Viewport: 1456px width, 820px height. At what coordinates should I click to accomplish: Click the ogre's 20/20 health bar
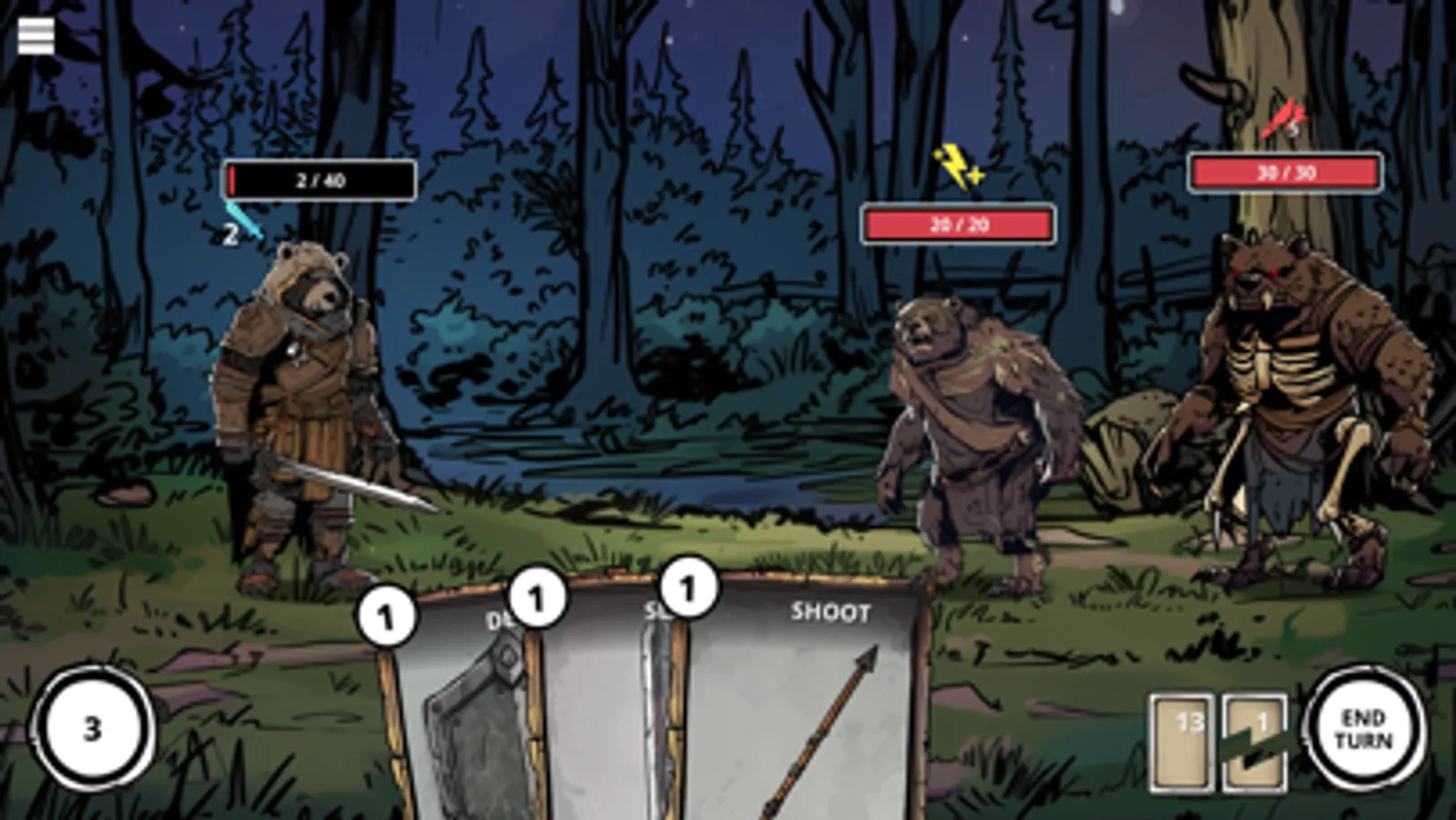tap(957, 223)
